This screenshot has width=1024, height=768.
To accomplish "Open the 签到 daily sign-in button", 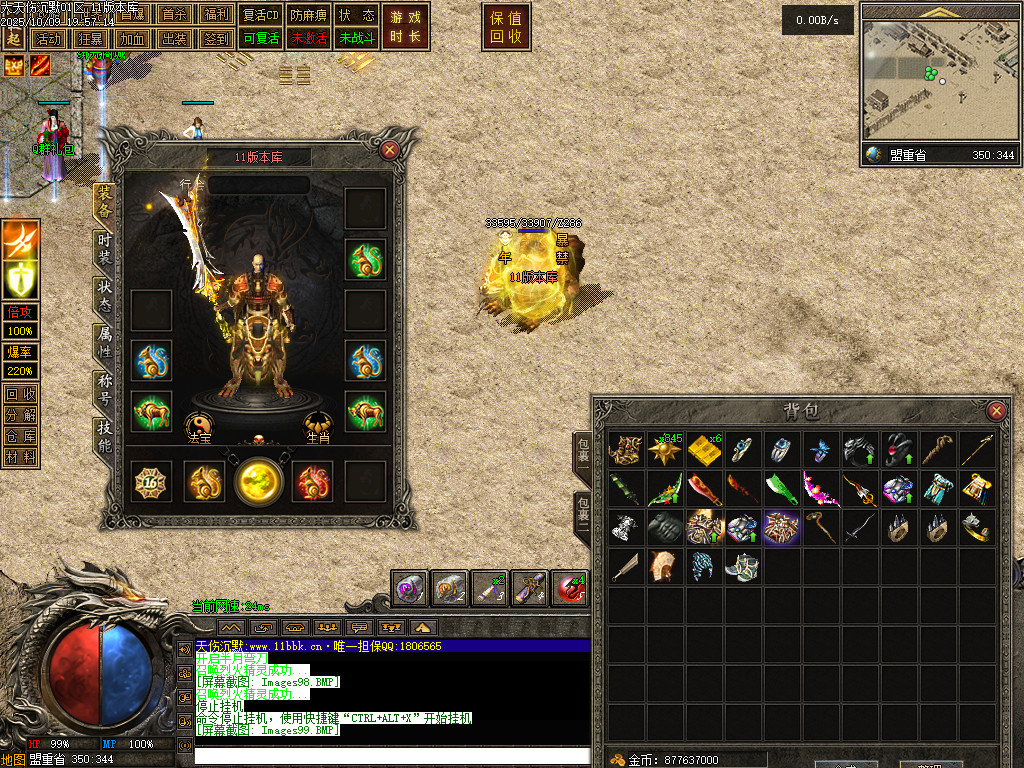I will 215,39.
